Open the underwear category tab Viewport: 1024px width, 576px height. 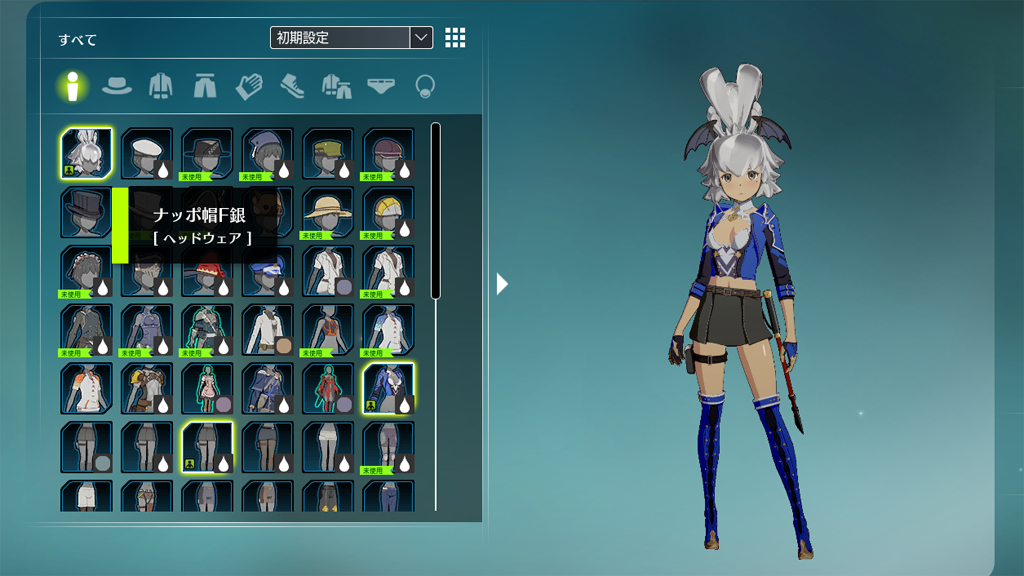pos(381,86)
